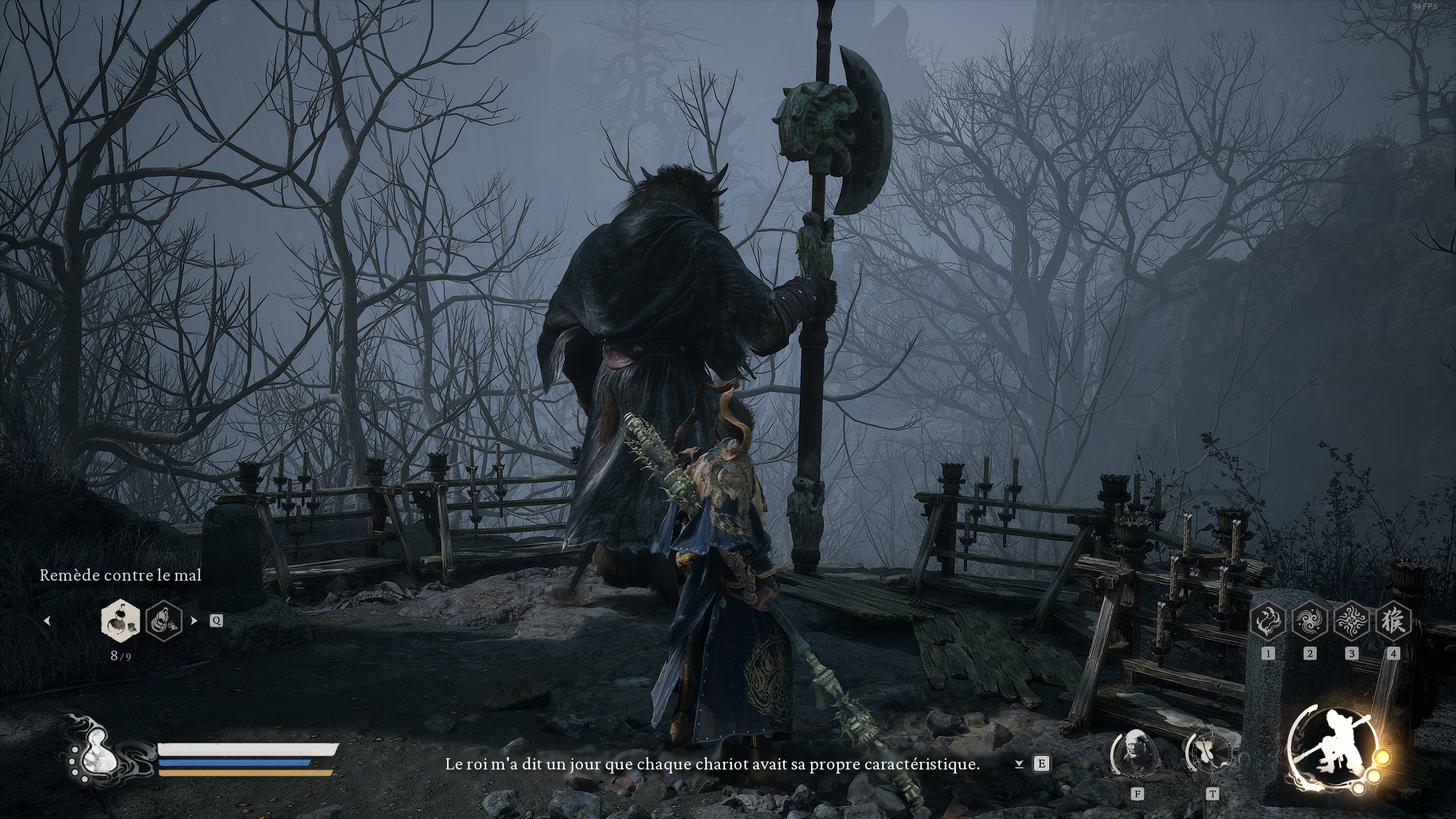Cast the flame-swirl spell in slot 1

[1268, 621]
